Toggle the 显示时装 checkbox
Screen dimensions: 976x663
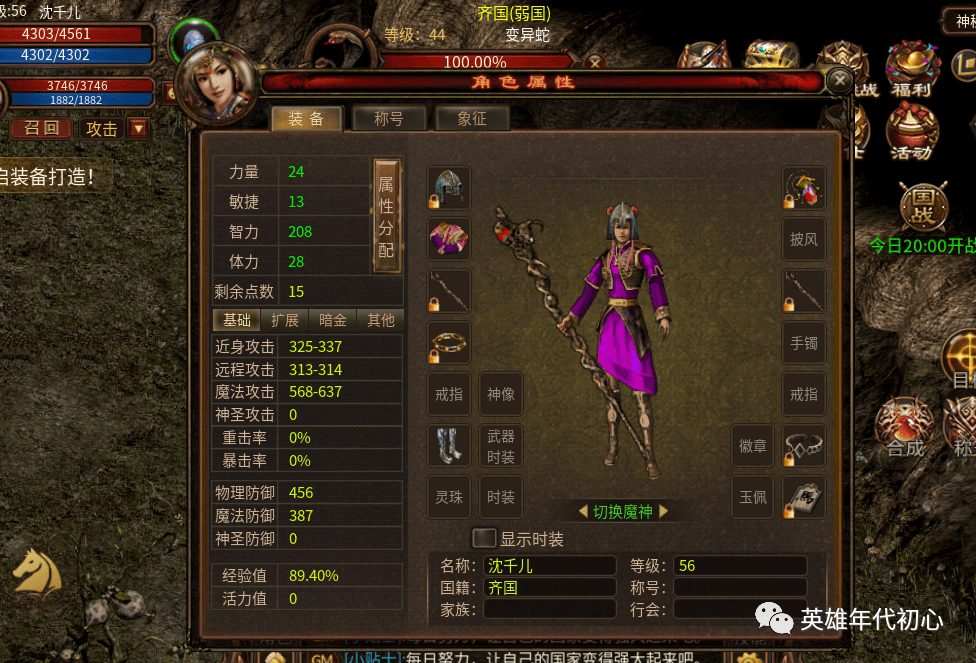click(484, 538)
